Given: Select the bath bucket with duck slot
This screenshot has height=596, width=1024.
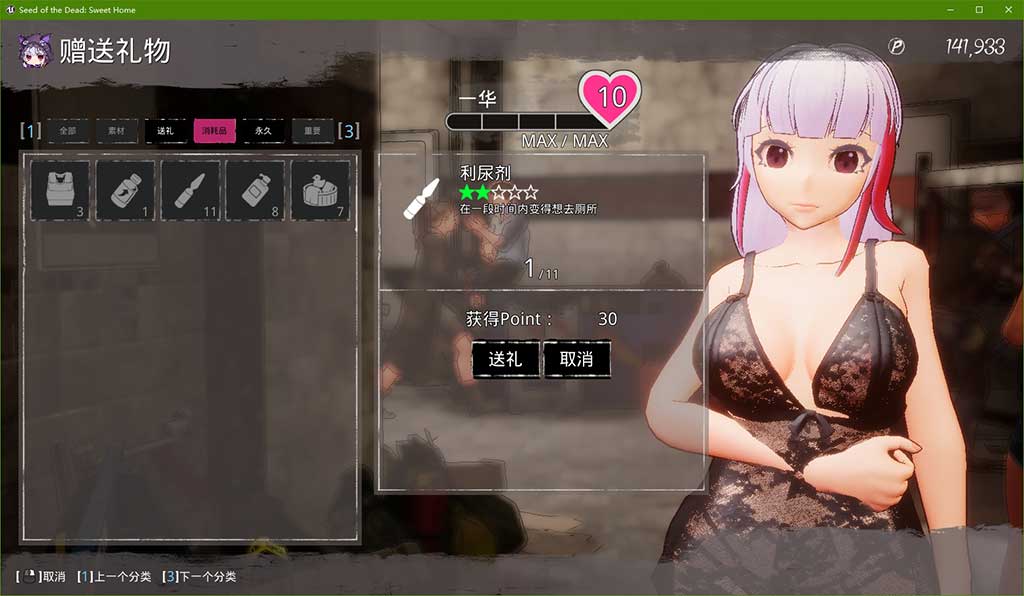Looking at the screenshot, I should point(320,190).
